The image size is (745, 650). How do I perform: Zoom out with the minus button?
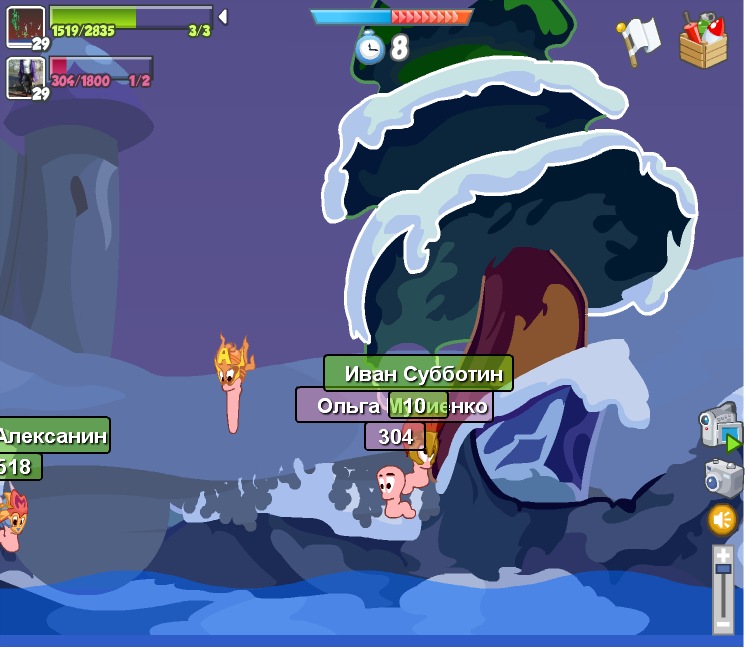(723, 623)
